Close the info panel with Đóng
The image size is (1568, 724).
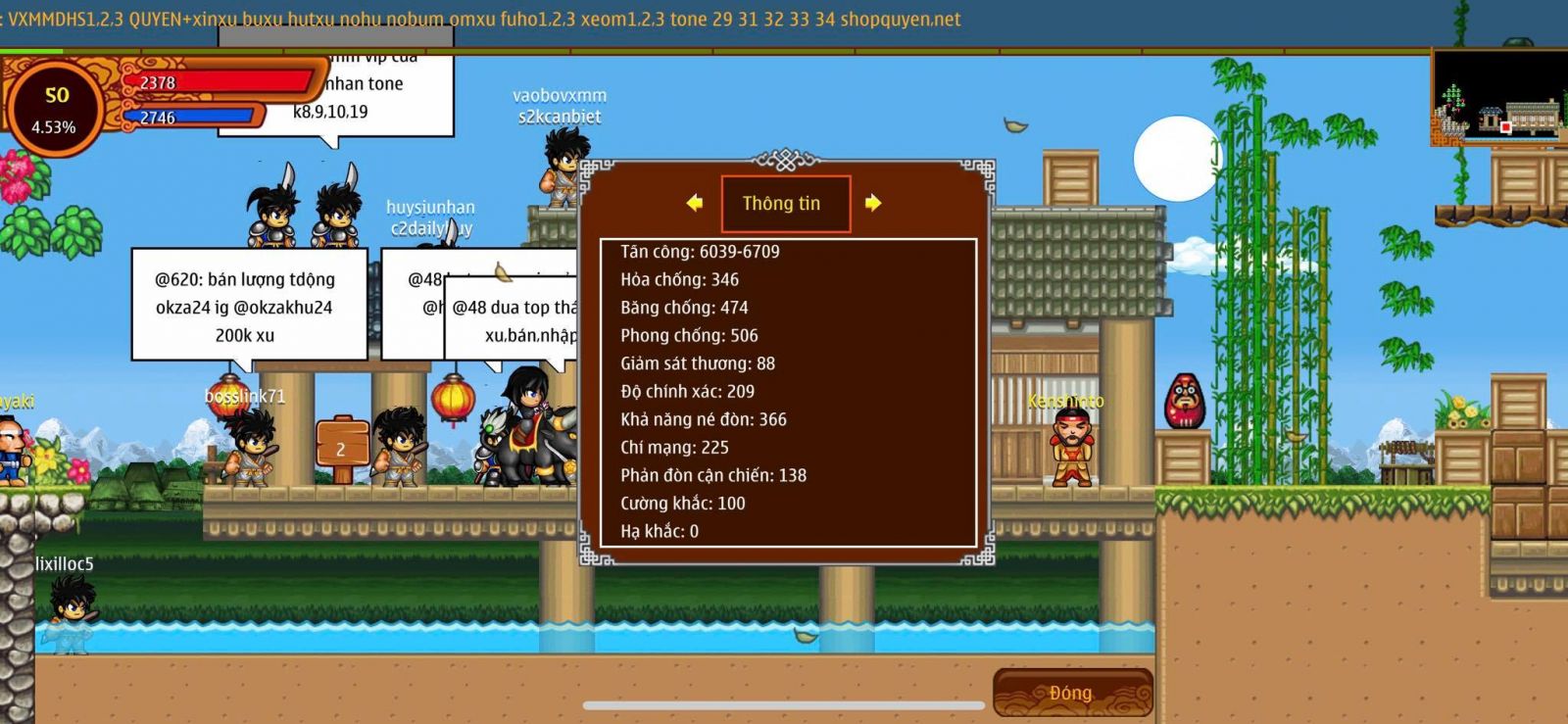pos(1071,693)
